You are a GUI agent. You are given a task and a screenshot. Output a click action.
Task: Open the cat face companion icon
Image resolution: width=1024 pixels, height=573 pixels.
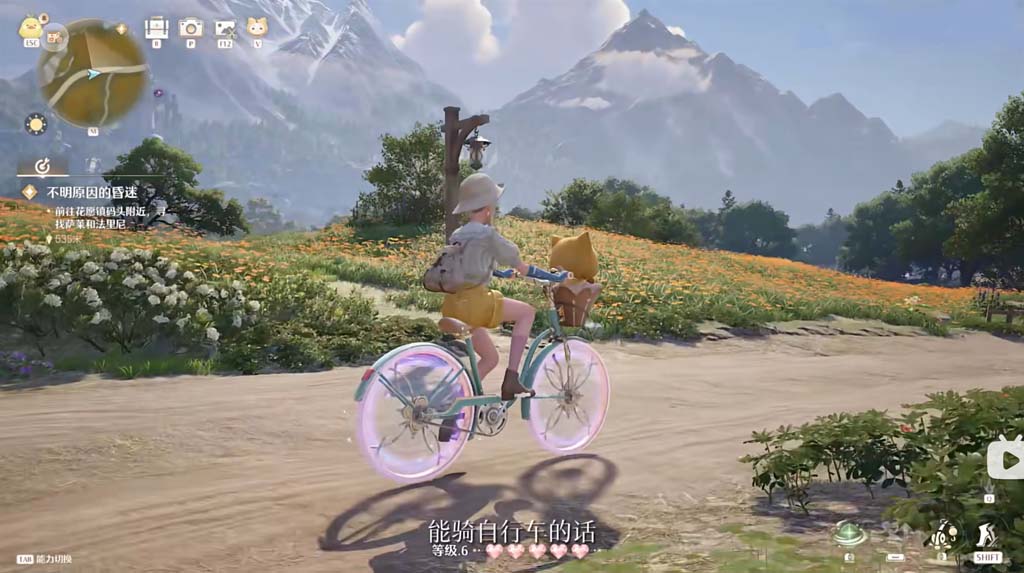257,27
